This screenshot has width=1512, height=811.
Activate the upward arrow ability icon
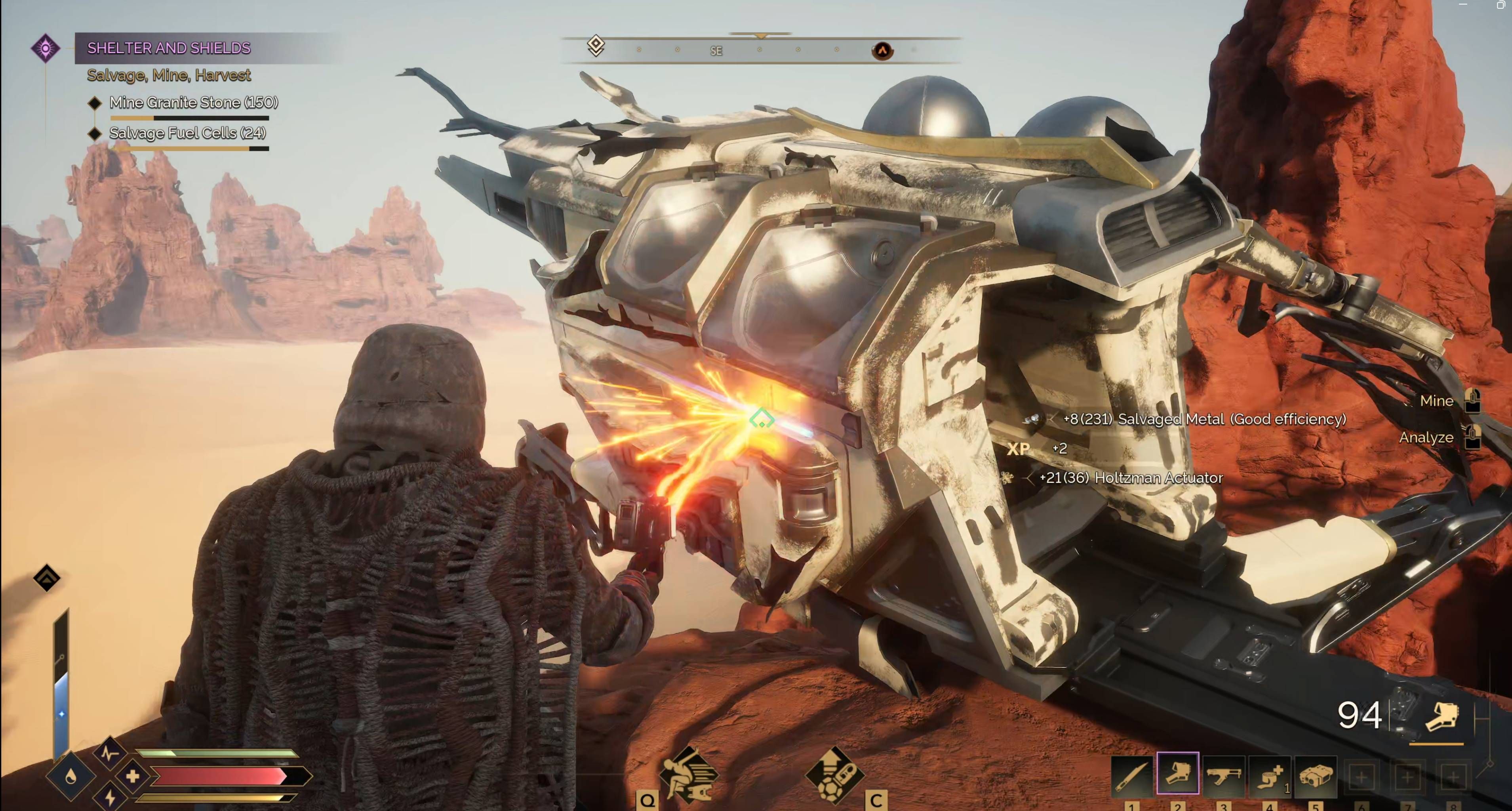pyautogui.click(x=834, y=775)
